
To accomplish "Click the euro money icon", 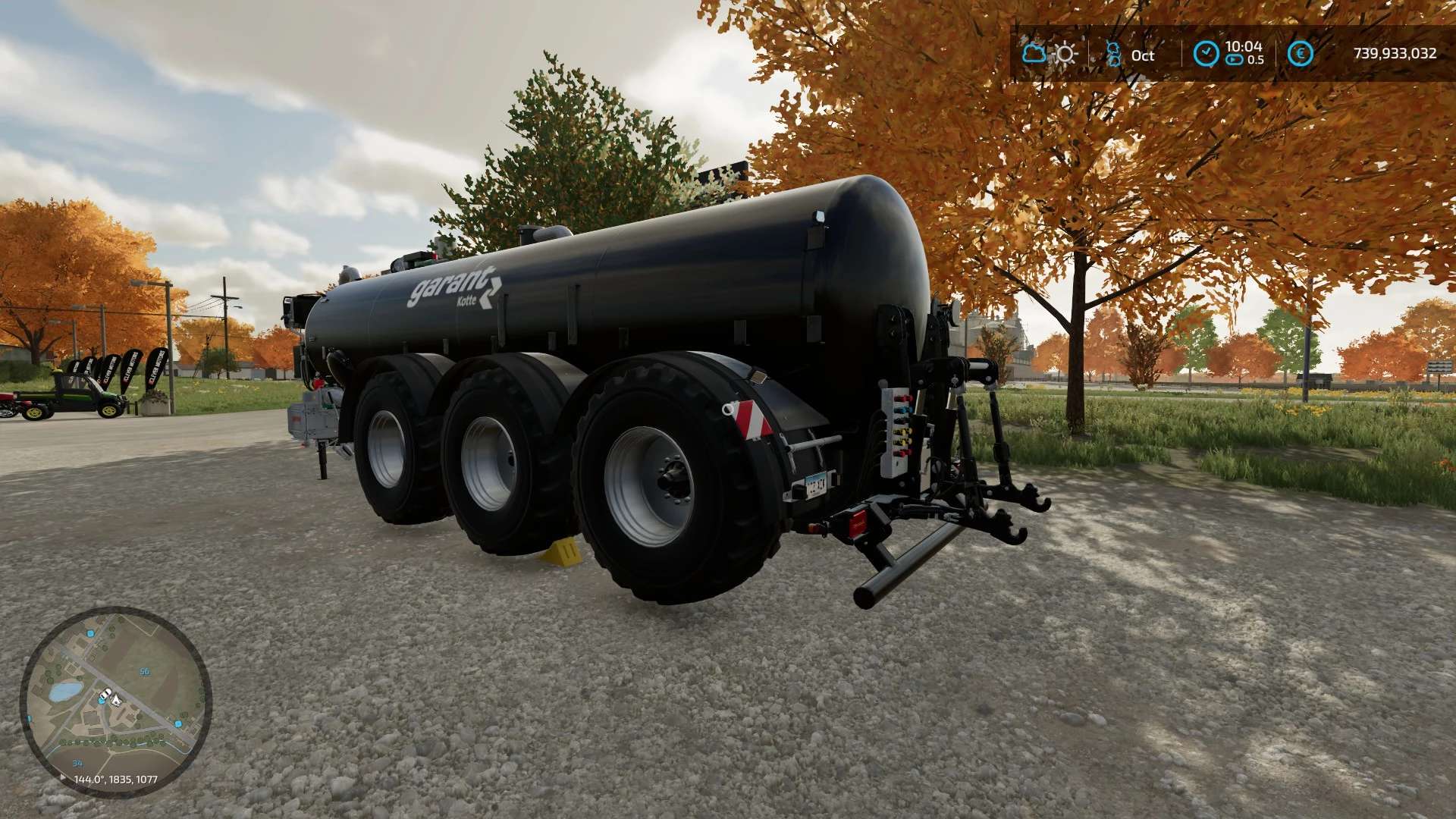I will pos(1301,54).
